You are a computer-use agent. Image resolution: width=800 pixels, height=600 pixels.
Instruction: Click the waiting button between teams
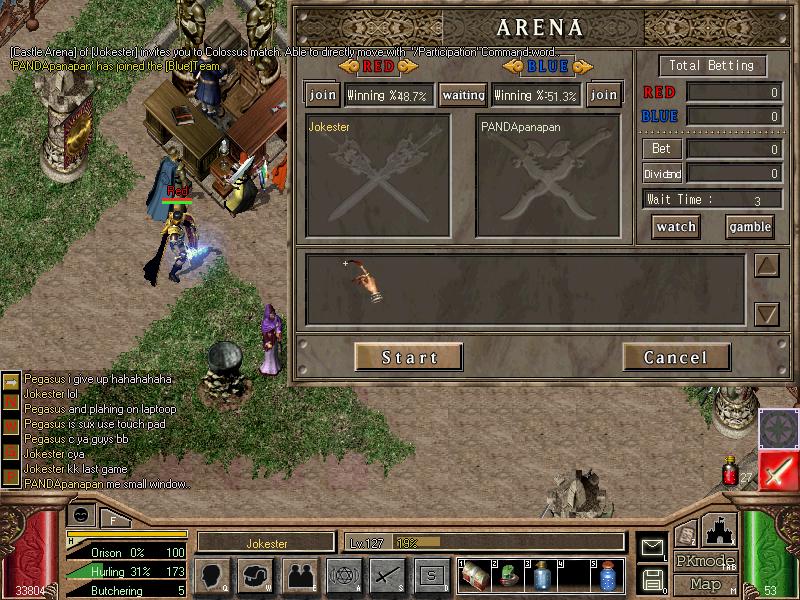pos(463,95)
